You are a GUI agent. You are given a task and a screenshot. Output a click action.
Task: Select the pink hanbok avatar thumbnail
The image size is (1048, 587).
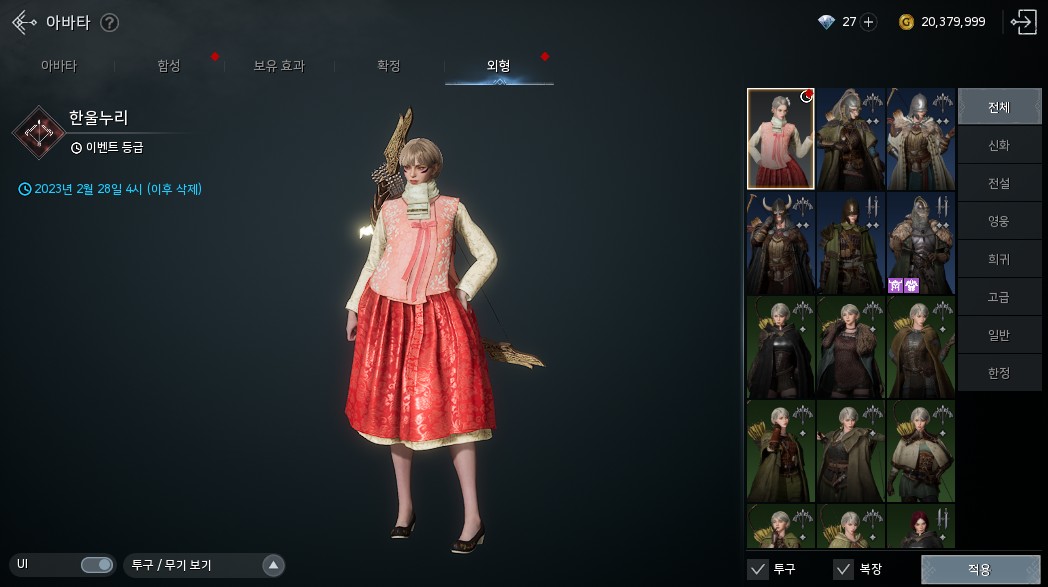tap(780, 139)
